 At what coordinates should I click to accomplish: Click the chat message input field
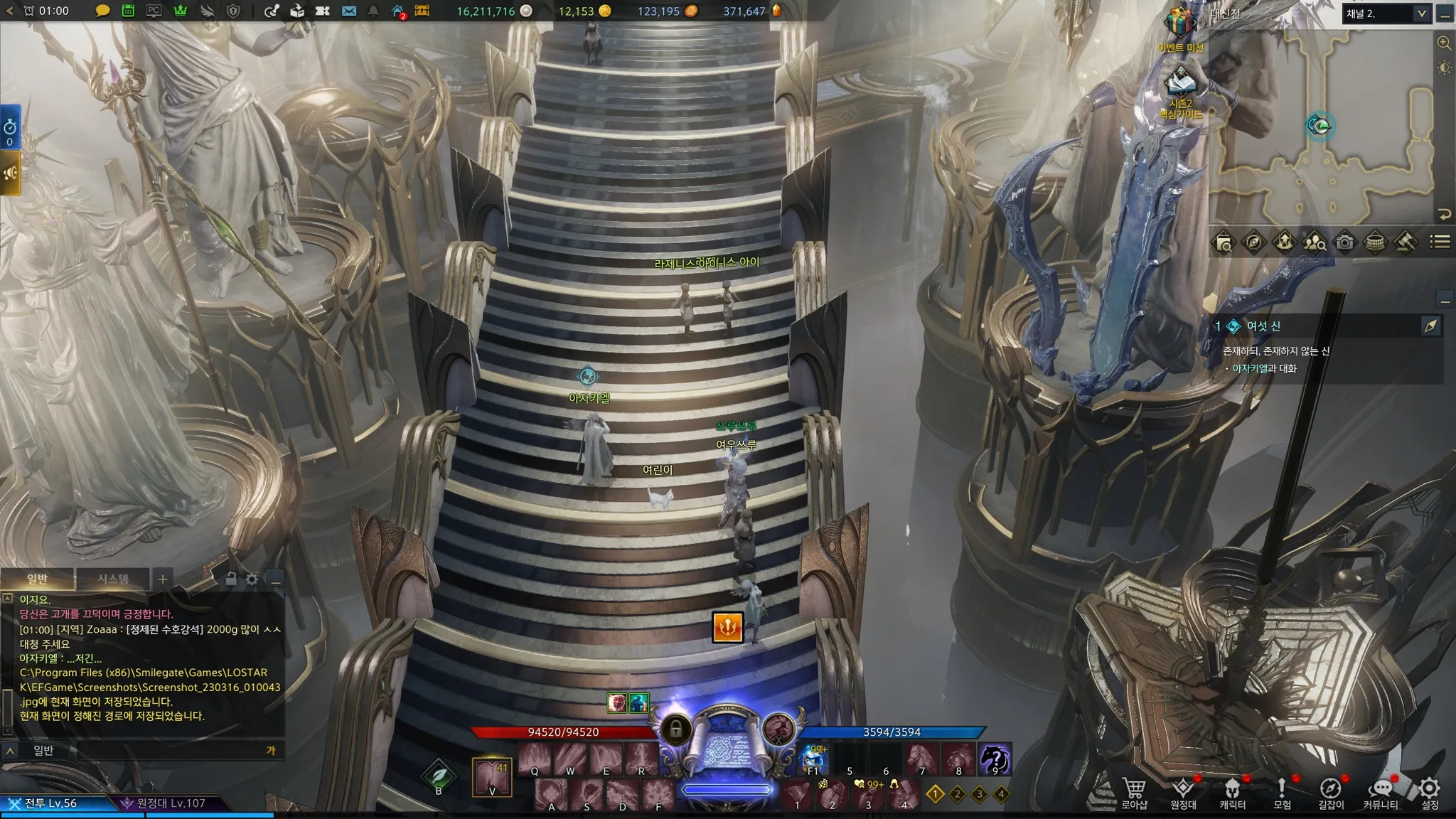(x=156, y=750)
